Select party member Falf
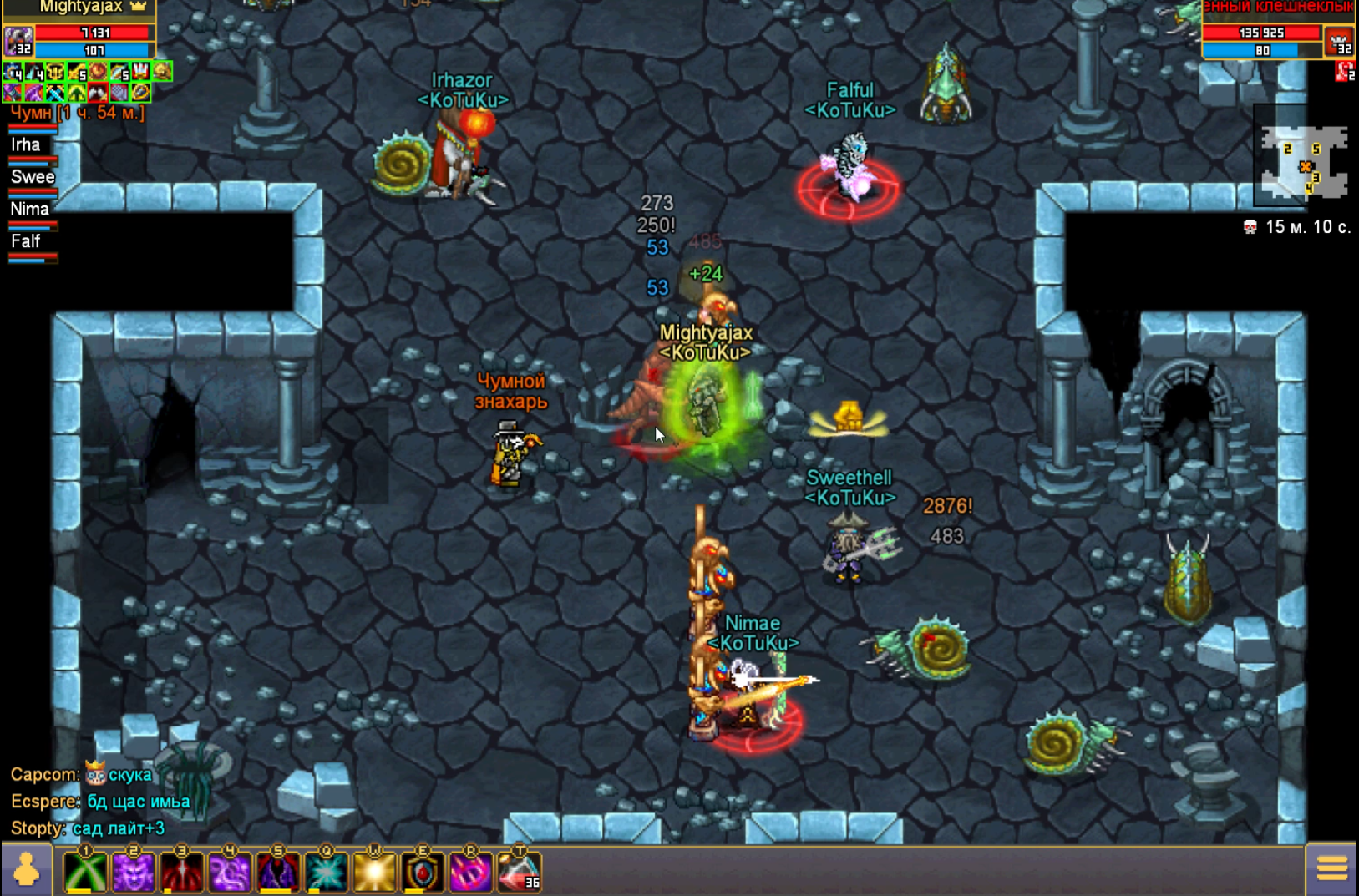Screen dimensions: 1359x896 [x=26, y=241]
